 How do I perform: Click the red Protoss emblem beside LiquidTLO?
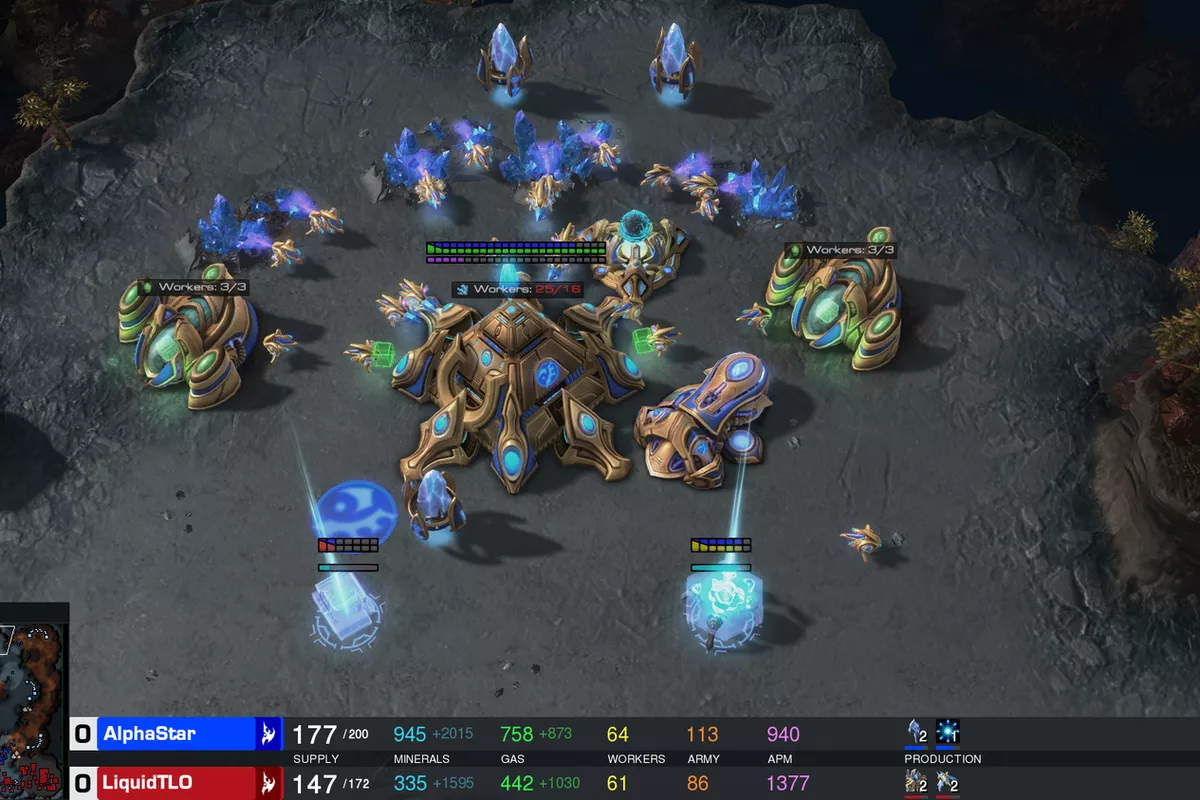(x=269, y=783)
